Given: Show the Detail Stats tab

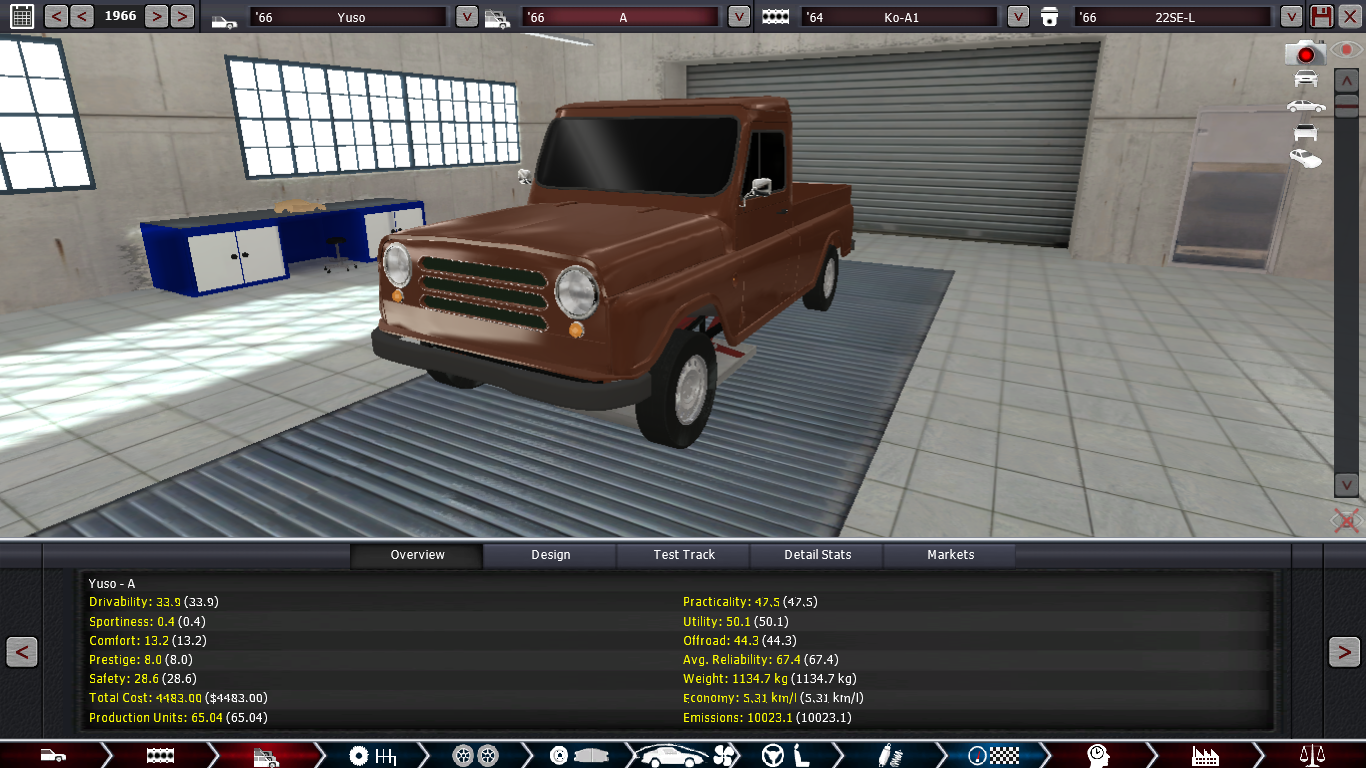Looking at the screenshot, I should coord(817,555).
